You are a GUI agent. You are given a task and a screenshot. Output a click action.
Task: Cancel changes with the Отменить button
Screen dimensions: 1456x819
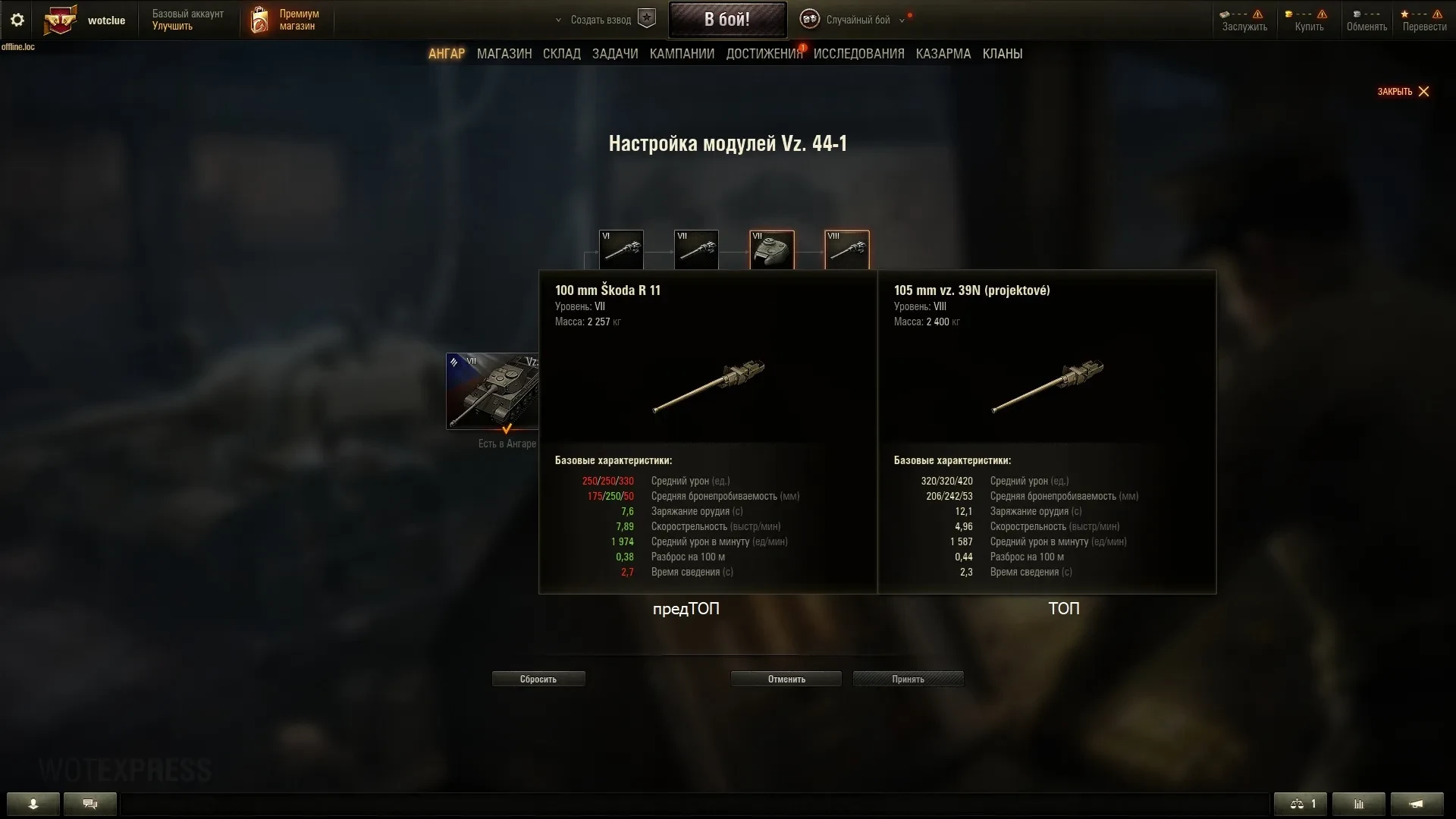(x=786, y=679)
